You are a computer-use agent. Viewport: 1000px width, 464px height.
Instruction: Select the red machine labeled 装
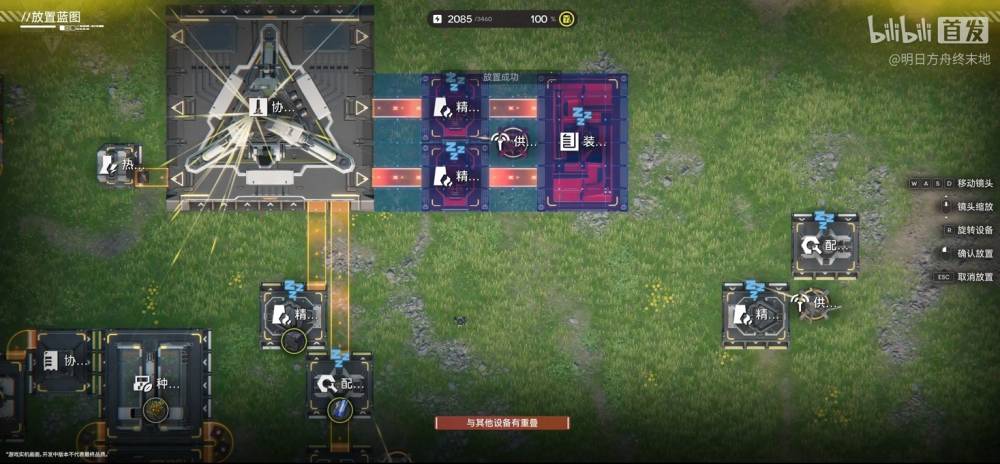583,142
